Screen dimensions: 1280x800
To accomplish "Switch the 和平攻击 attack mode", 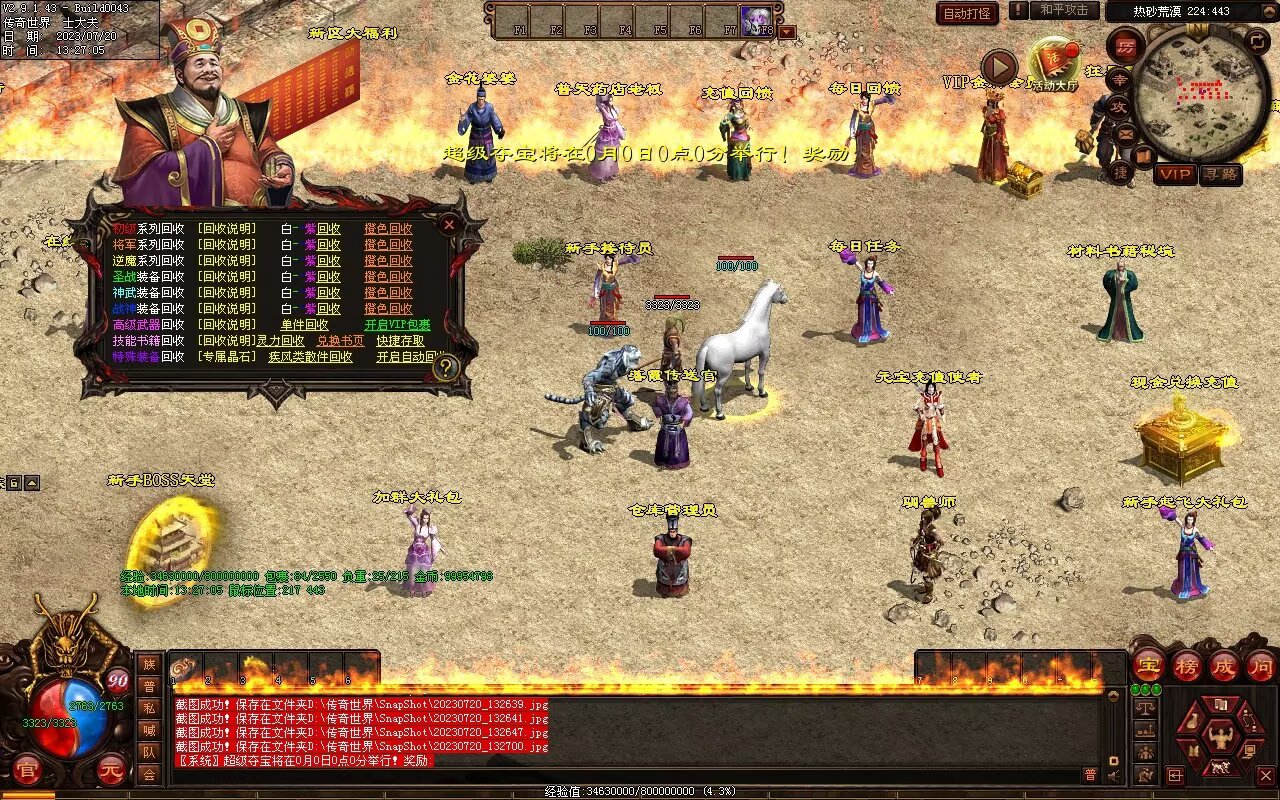I will tap(1063, 10).
